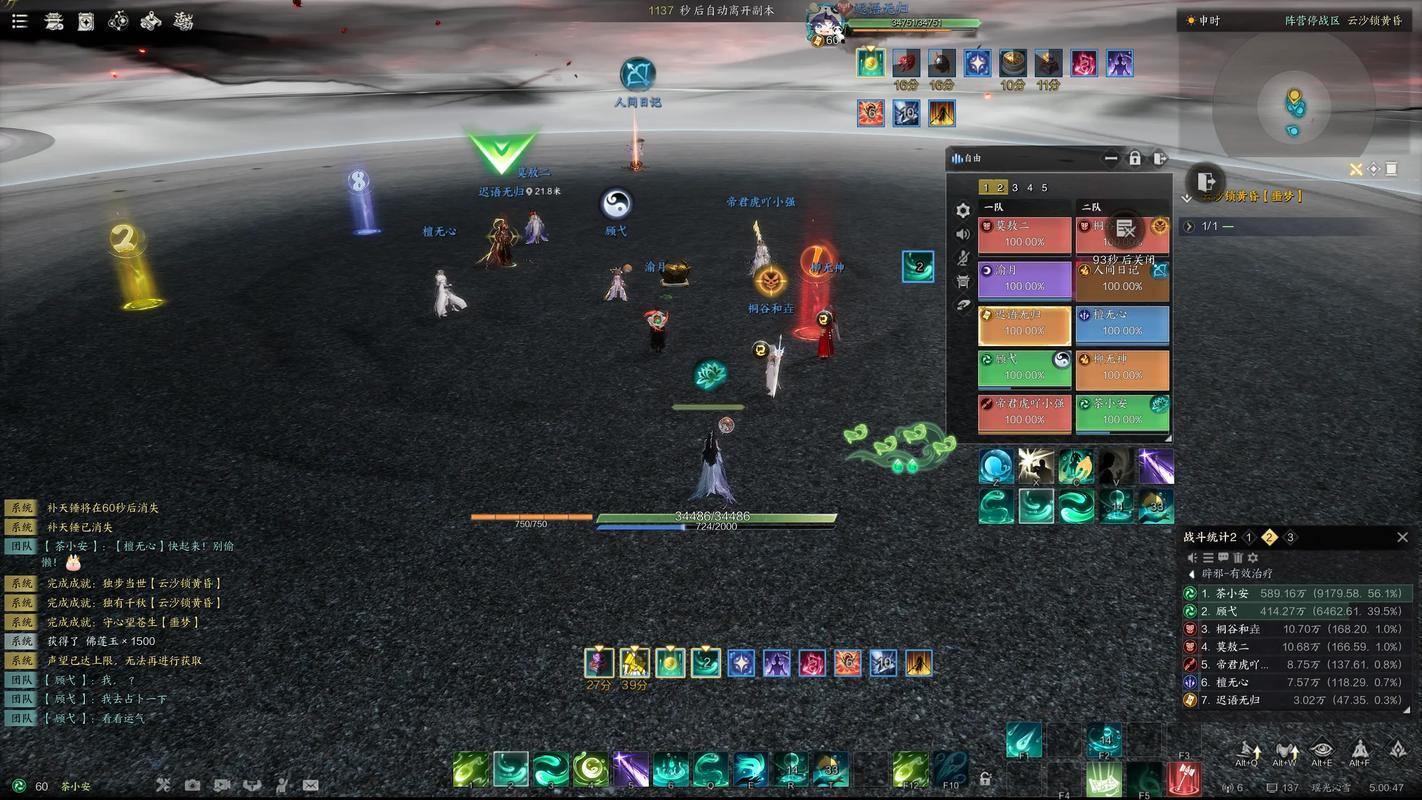Switch raid panel to group 3

tap(1015, 188)
